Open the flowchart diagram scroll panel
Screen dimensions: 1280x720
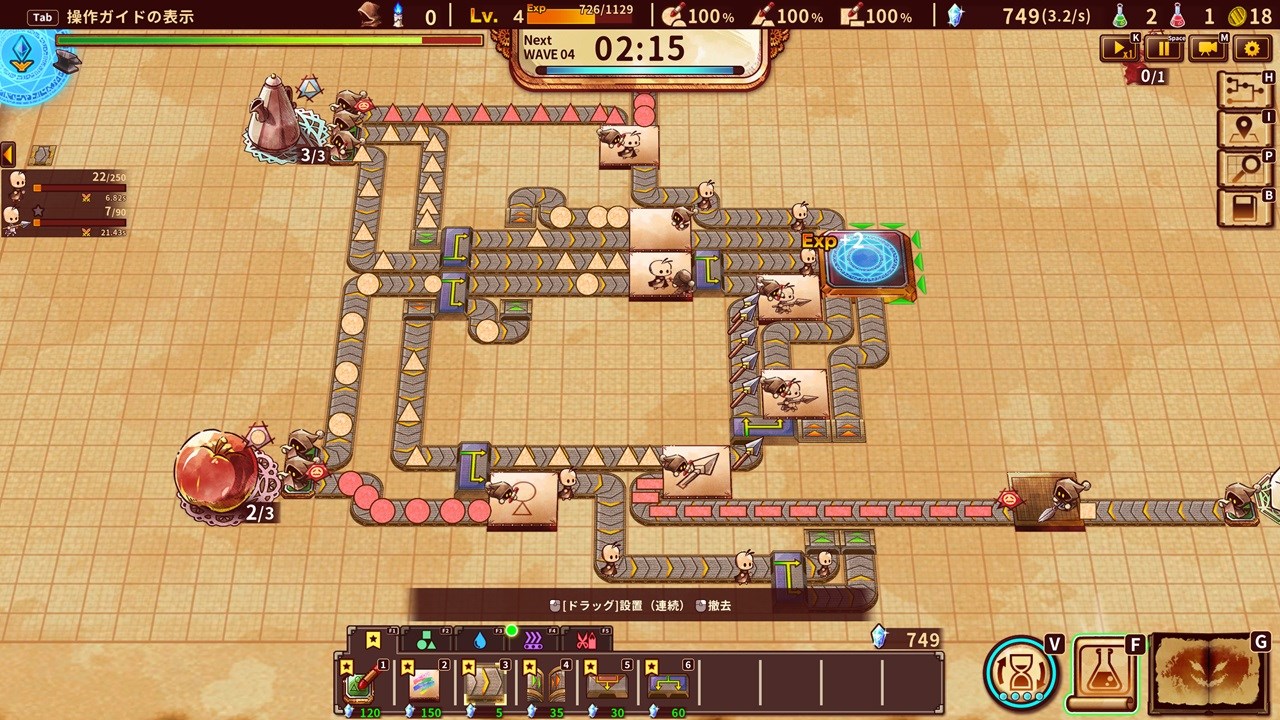(1245, 91)
